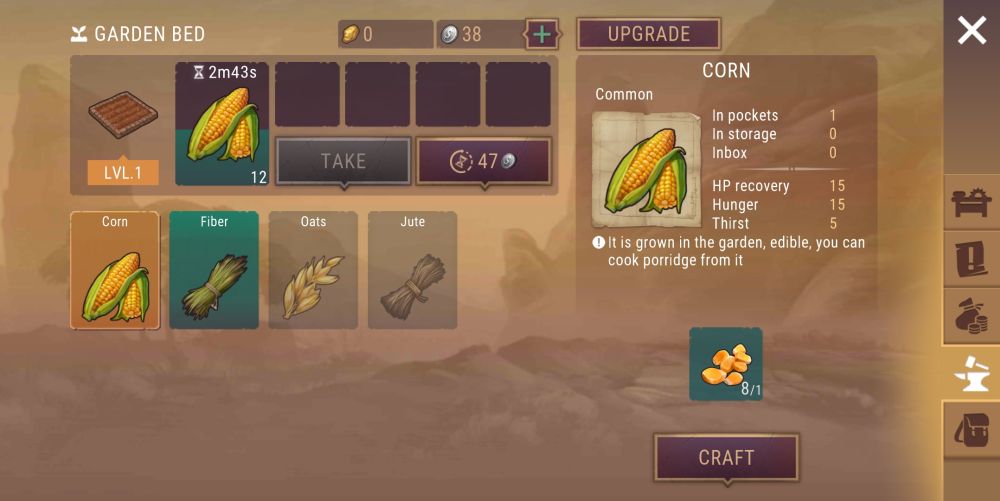1000x501 pixels.
Task: Select the corn seeds ingredient slot
Action: tap(725, 364)
